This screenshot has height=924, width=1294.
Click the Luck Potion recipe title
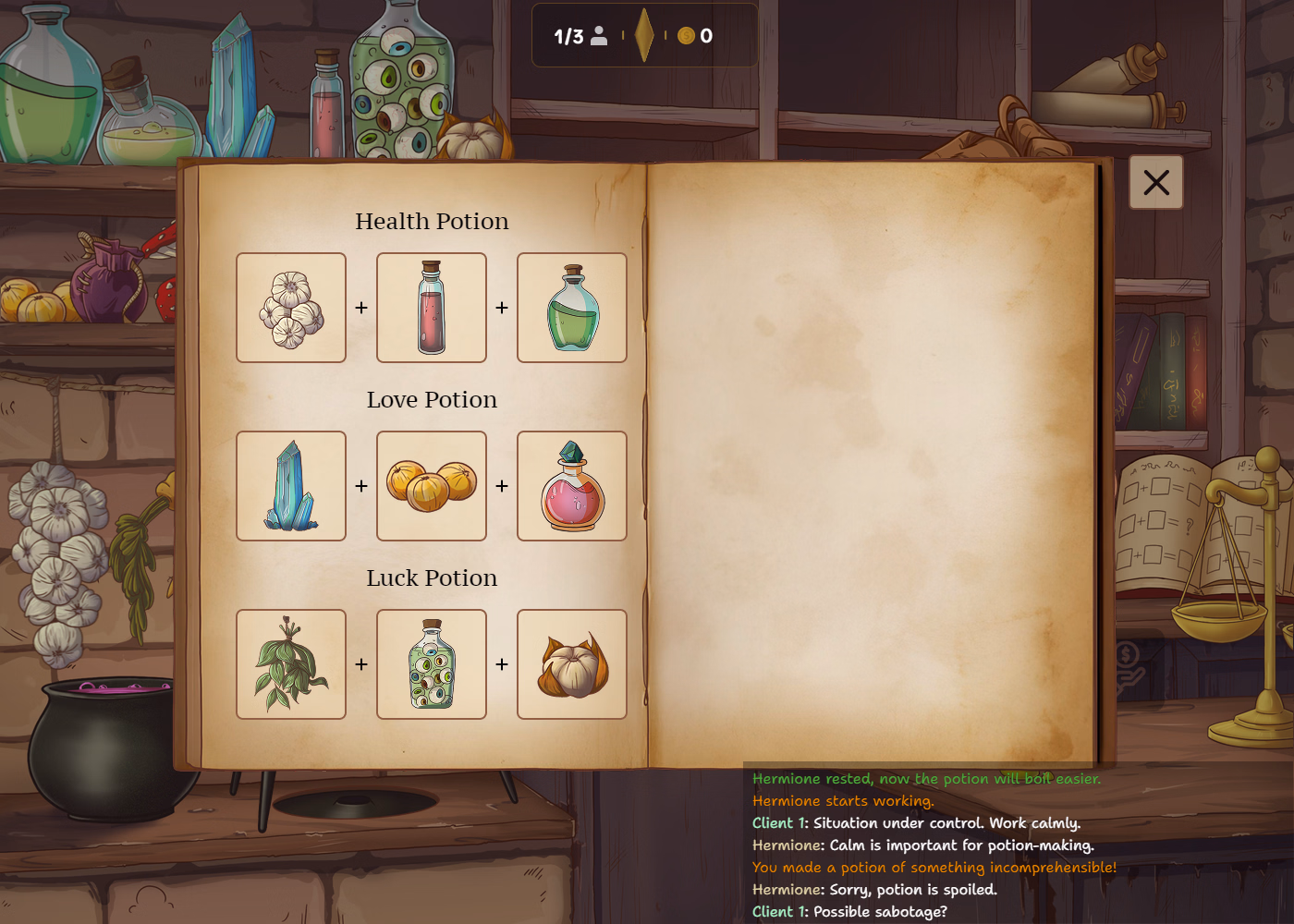431,577
